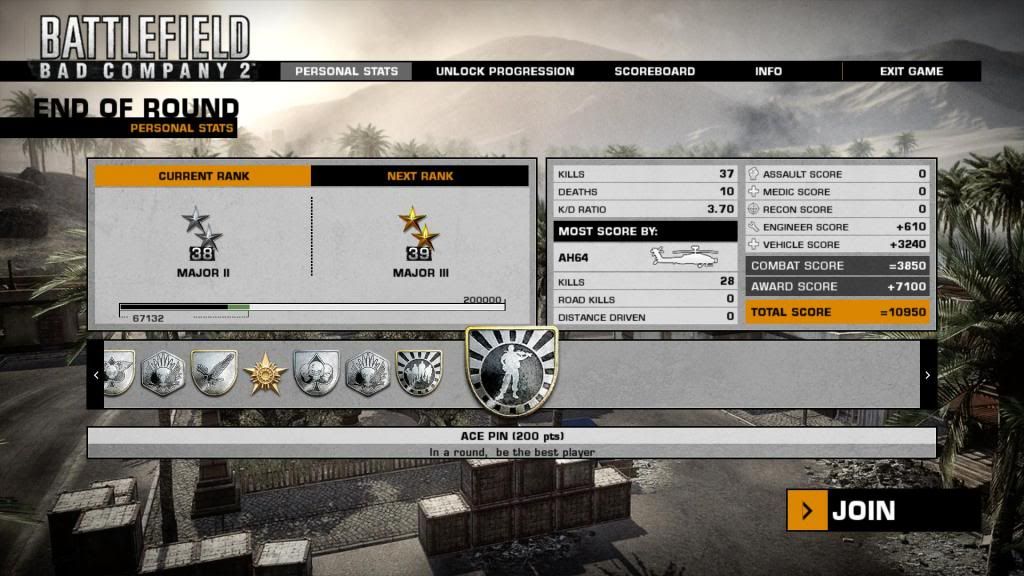Switch to the Unlock Progression tab
The image size is (1024, 576).
pyautogui.click(x=504, y=71)
